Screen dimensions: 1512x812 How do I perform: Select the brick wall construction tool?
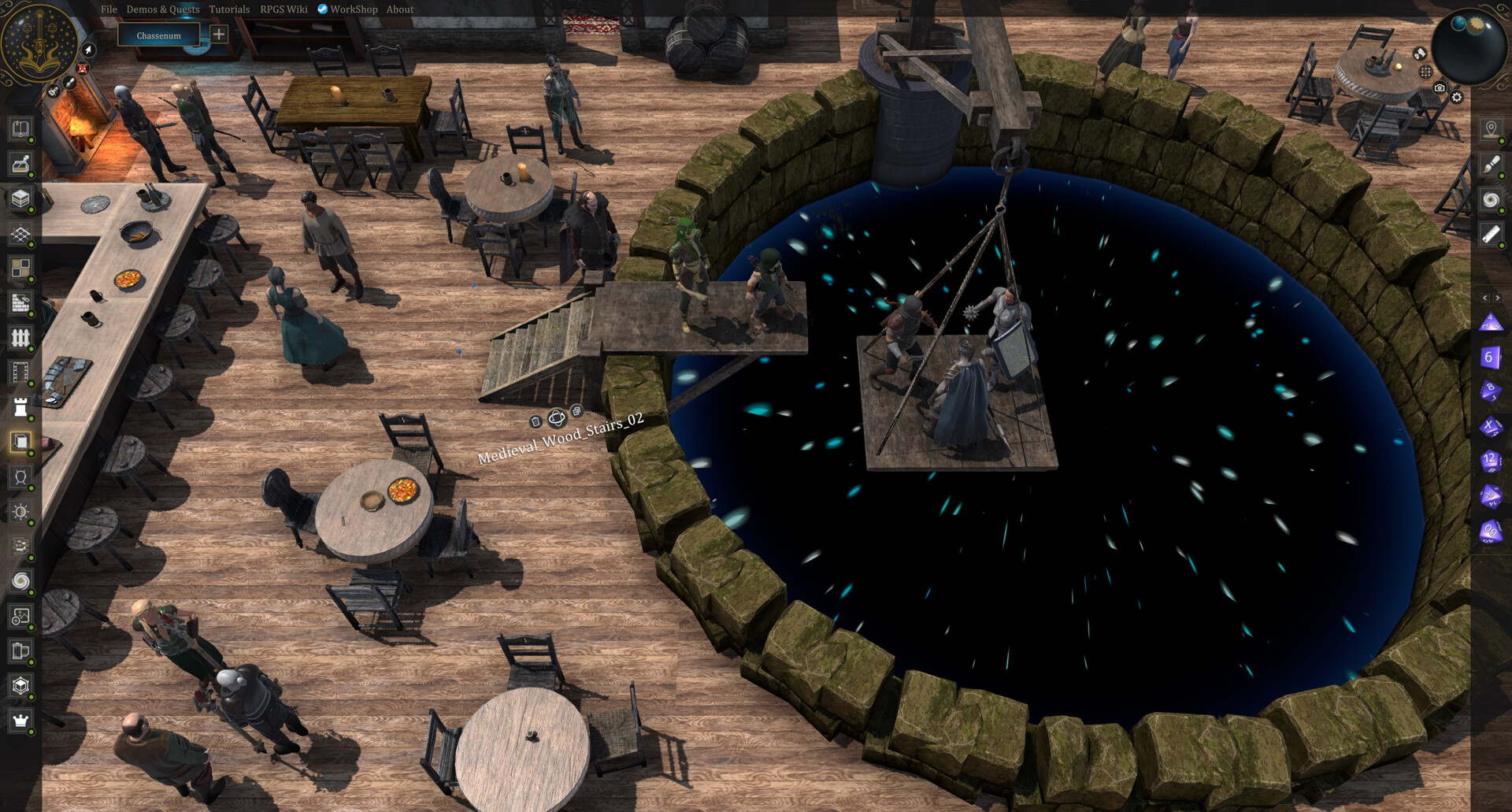point(20,302)
